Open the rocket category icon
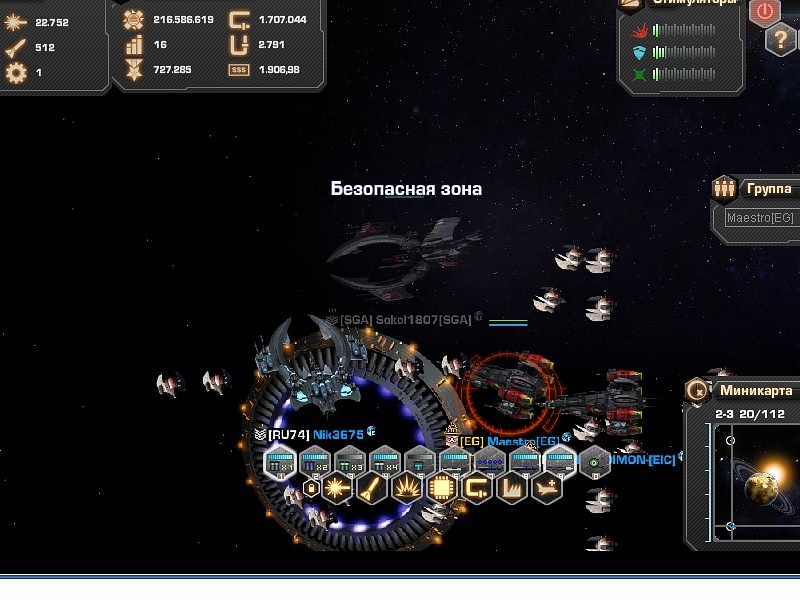 tap(371, 489)
